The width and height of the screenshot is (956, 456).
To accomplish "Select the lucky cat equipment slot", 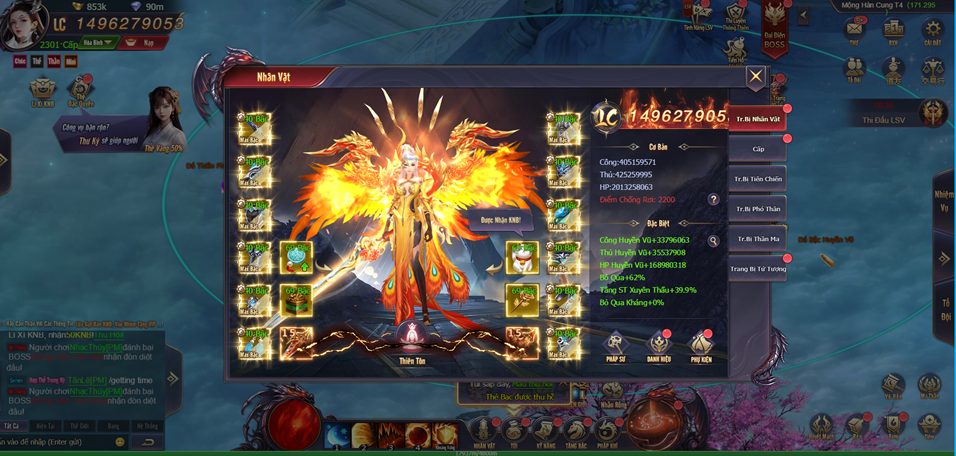I will coord(521,258).
